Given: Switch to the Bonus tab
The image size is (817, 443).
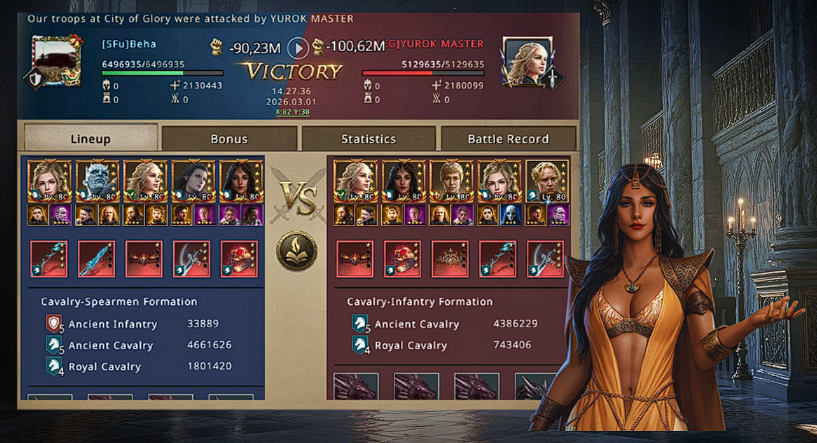Looking at the screenshot, I should (229, 139).
